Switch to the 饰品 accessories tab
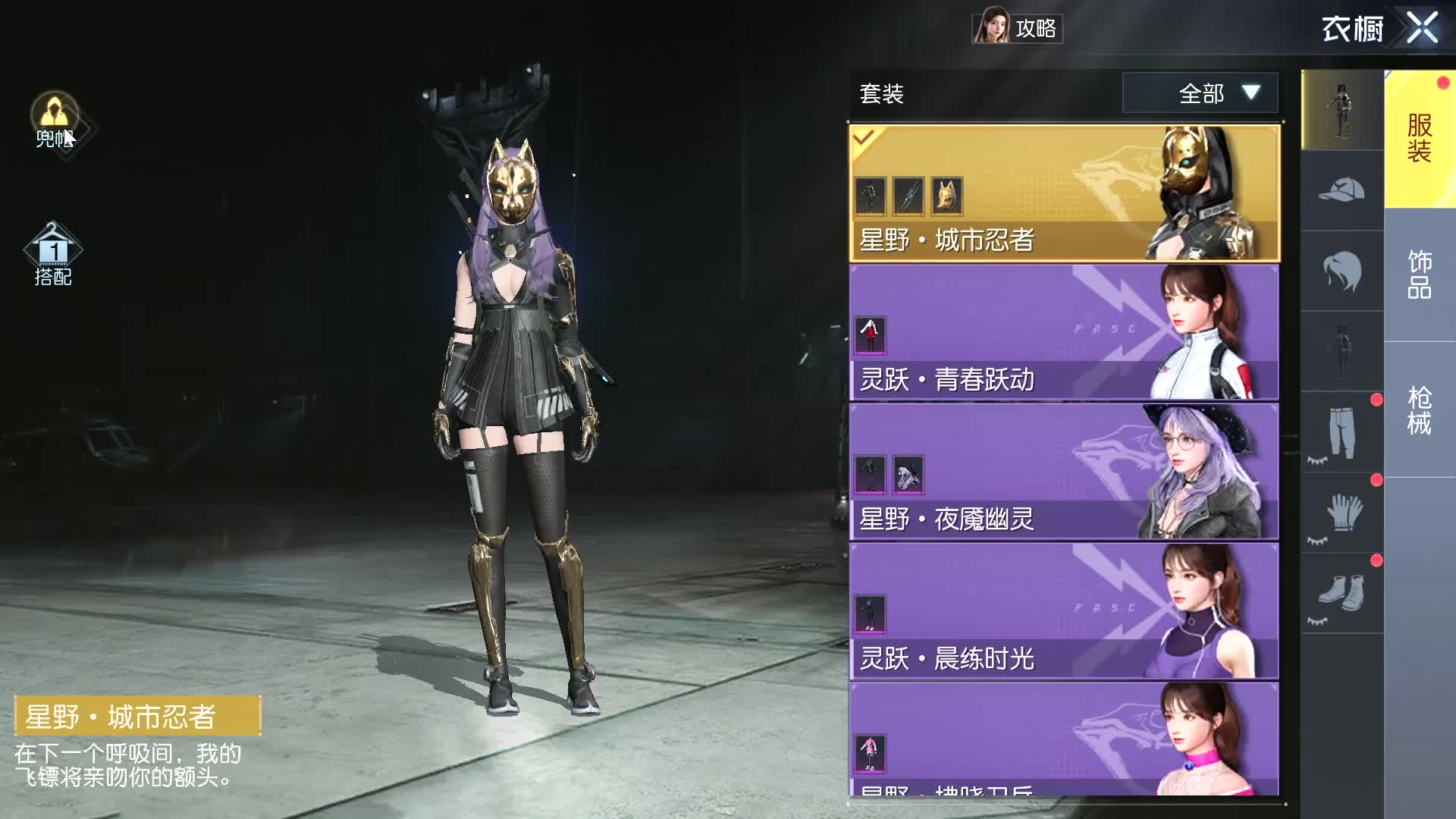Image resolution: width=1456 pixels, height=819 pixels. [x=1419, y=274]
